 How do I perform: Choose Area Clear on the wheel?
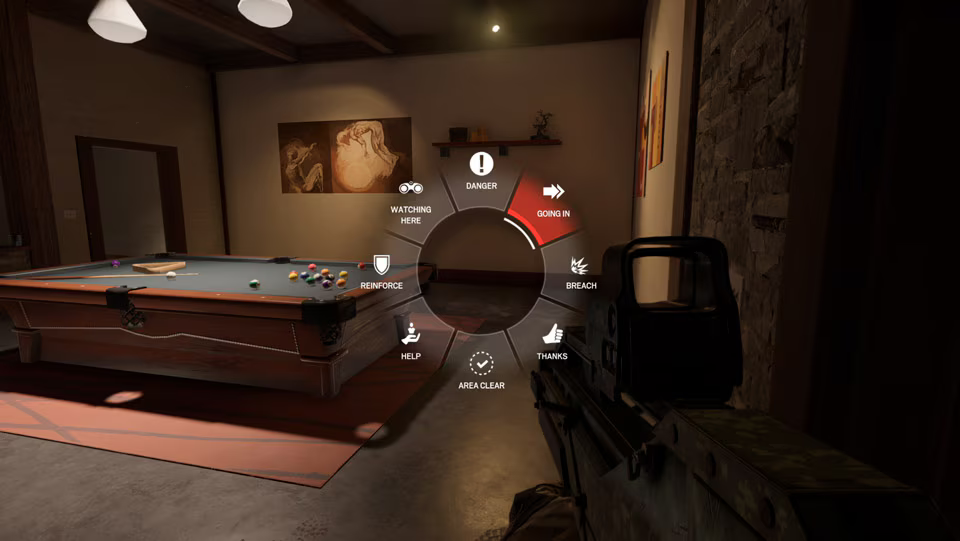click(x=481, y=370)
